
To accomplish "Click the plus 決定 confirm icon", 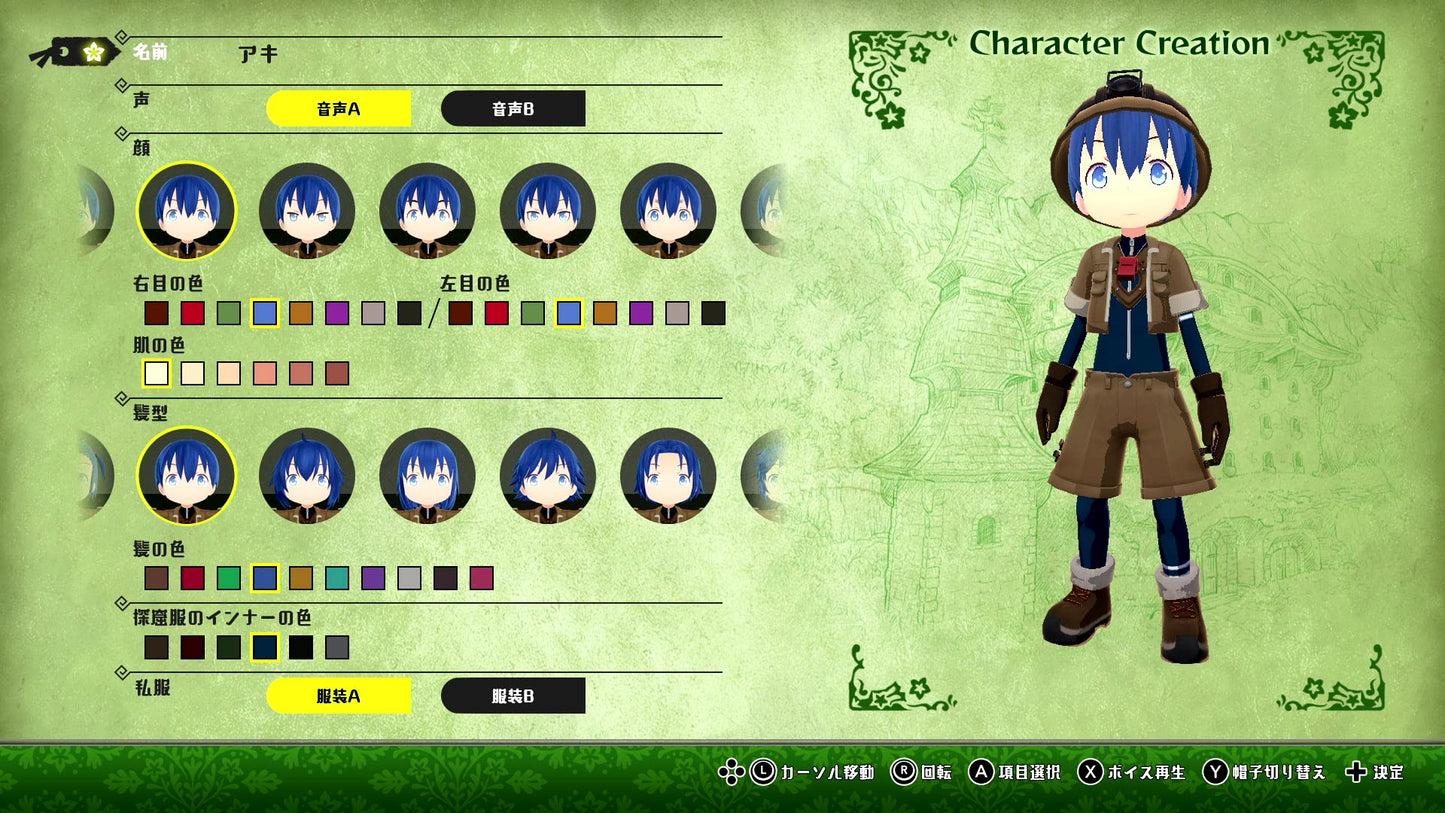I will coord(1358,773).
